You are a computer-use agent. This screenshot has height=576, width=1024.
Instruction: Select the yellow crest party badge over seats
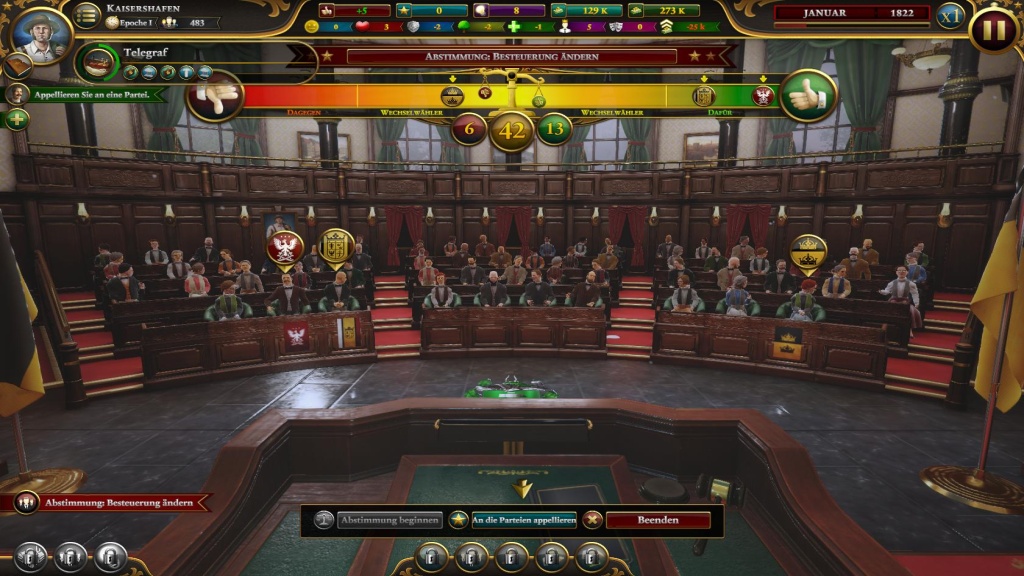point(336,246)
